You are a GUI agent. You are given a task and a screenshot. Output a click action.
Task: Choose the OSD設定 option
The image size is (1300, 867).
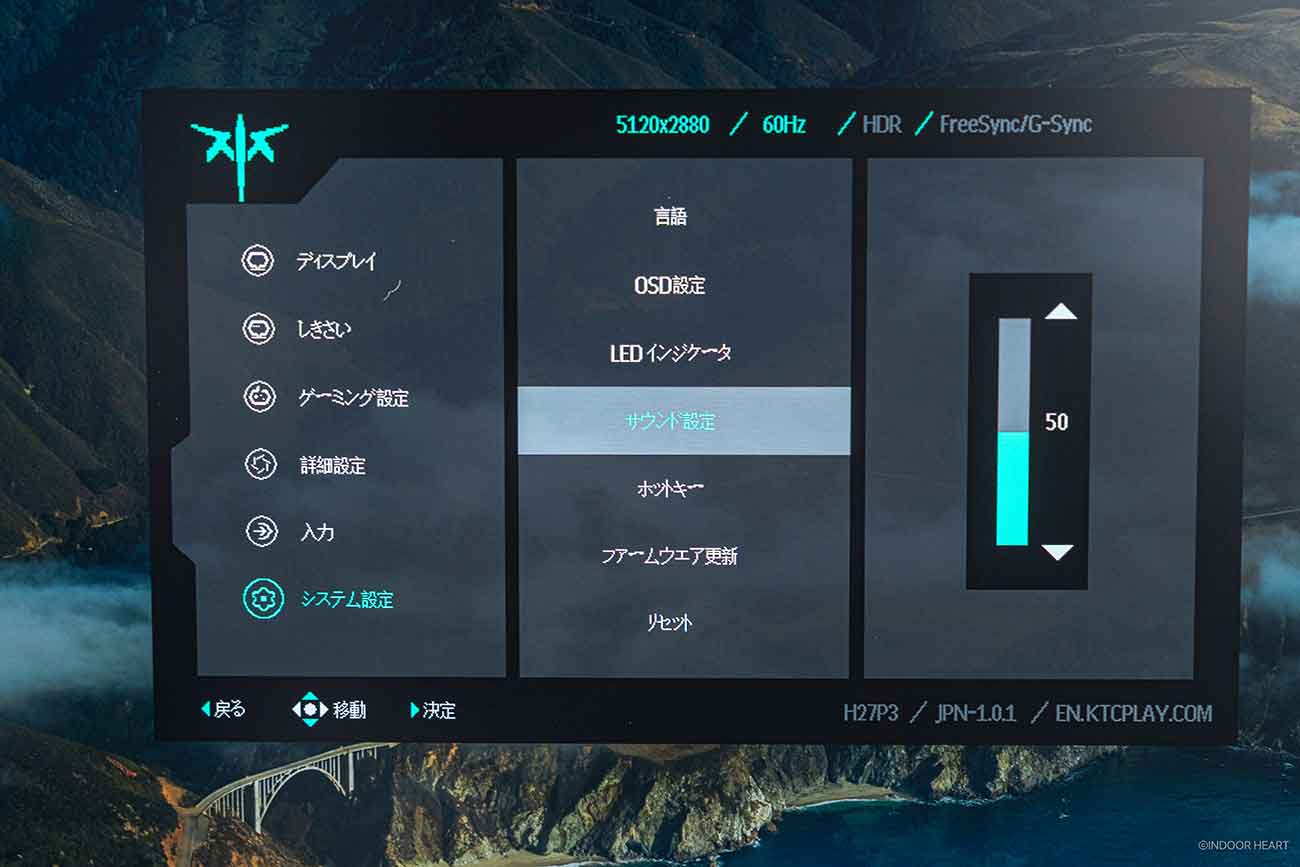(670, 285)
